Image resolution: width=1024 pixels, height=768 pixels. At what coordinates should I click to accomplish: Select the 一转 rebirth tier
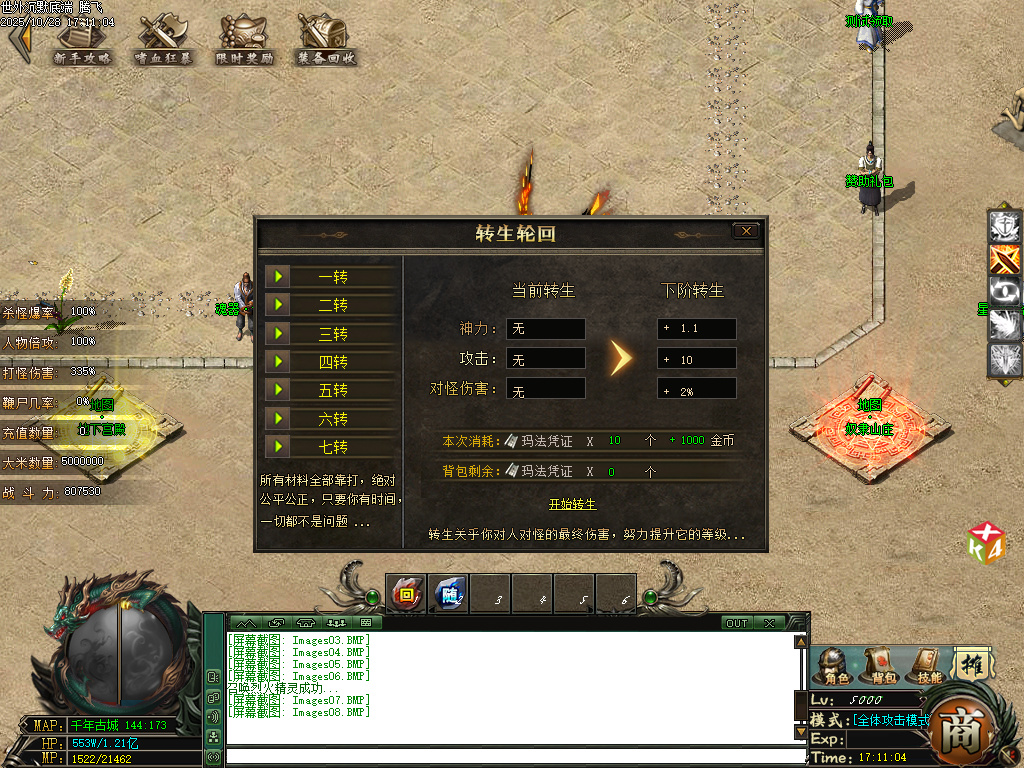(332, 277)
